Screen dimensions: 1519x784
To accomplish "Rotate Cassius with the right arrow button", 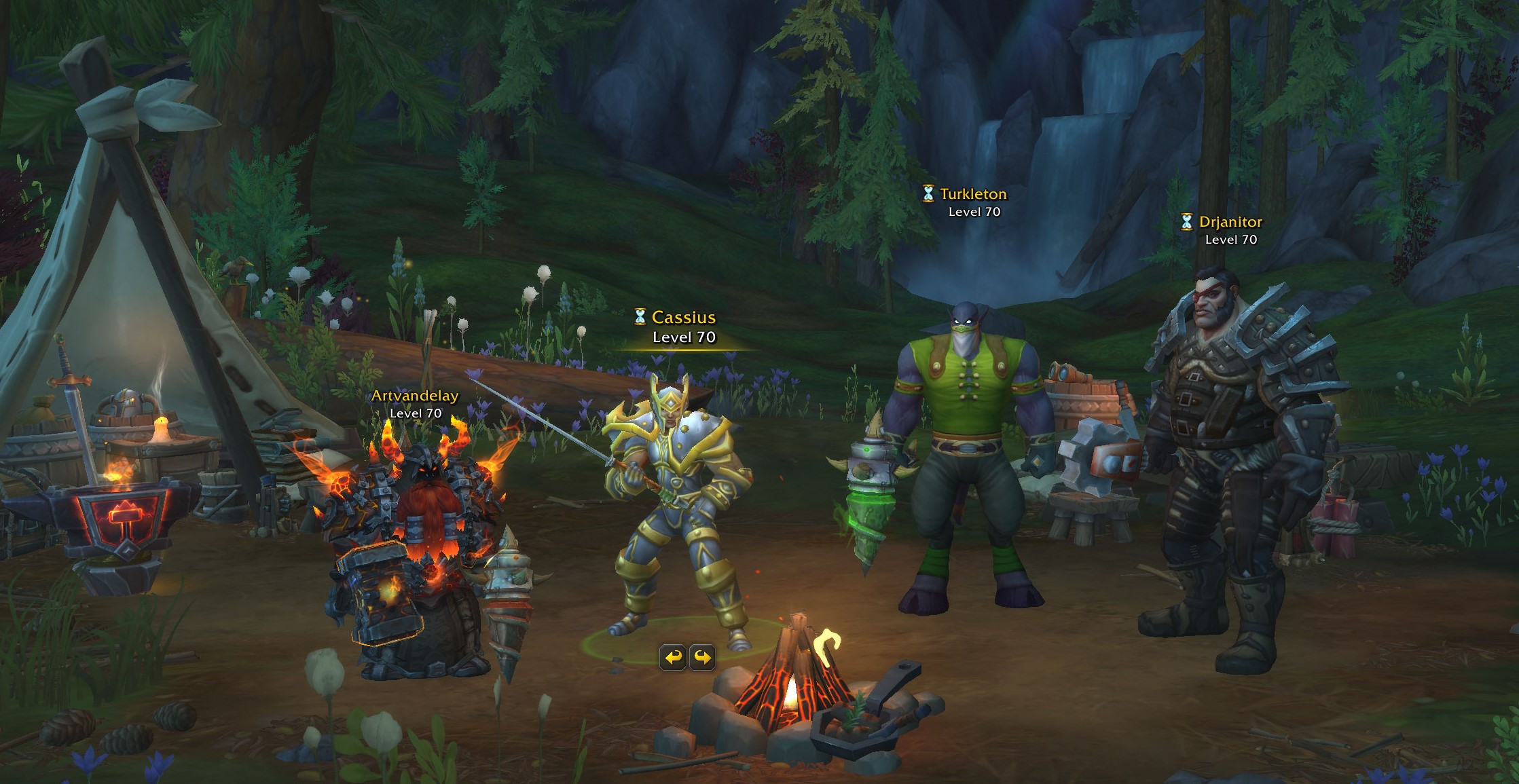I will coord(703,657).
